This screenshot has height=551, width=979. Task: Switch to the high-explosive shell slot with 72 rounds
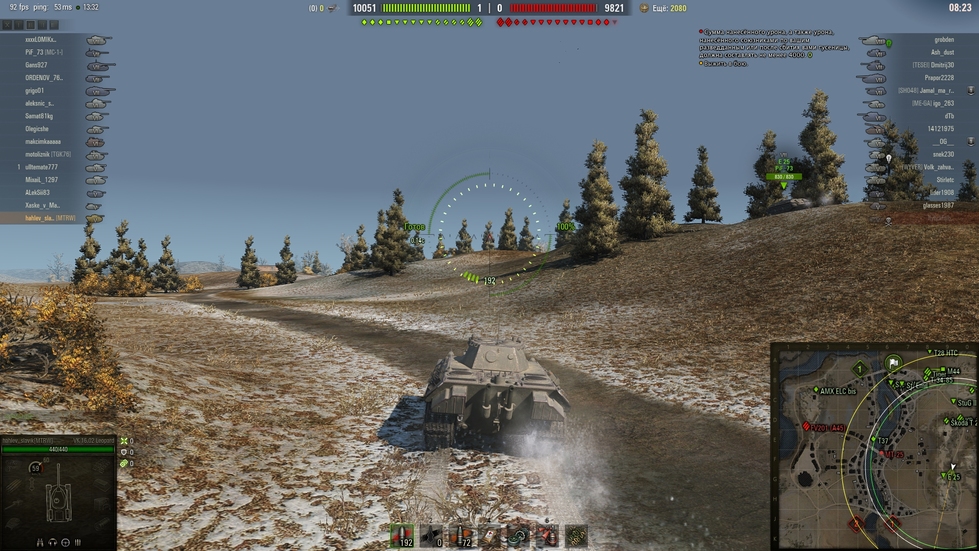[461, 535]
